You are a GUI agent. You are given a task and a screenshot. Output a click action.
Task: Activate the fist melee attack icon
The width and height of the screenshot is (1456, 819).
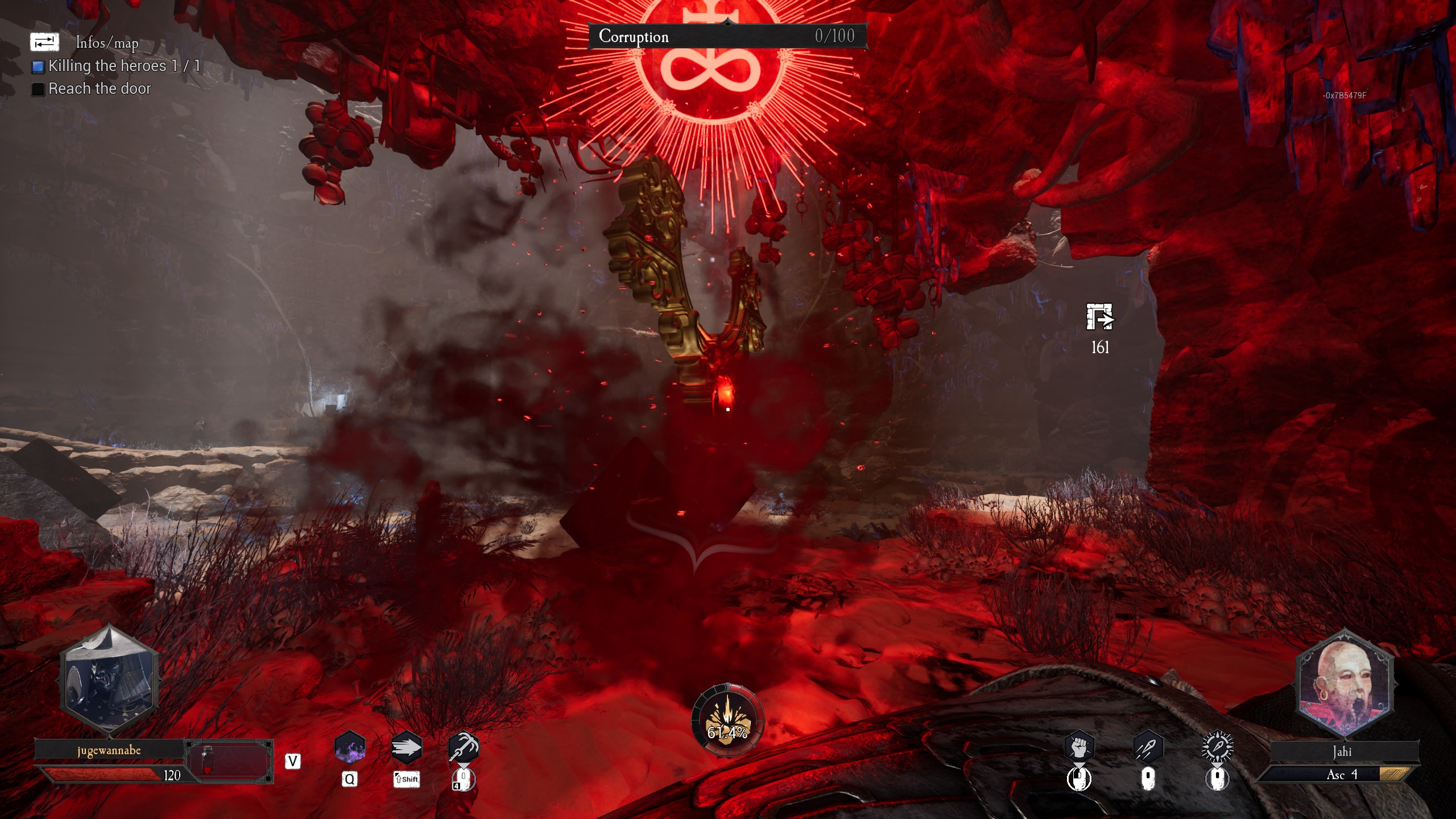pos(1079,747)
